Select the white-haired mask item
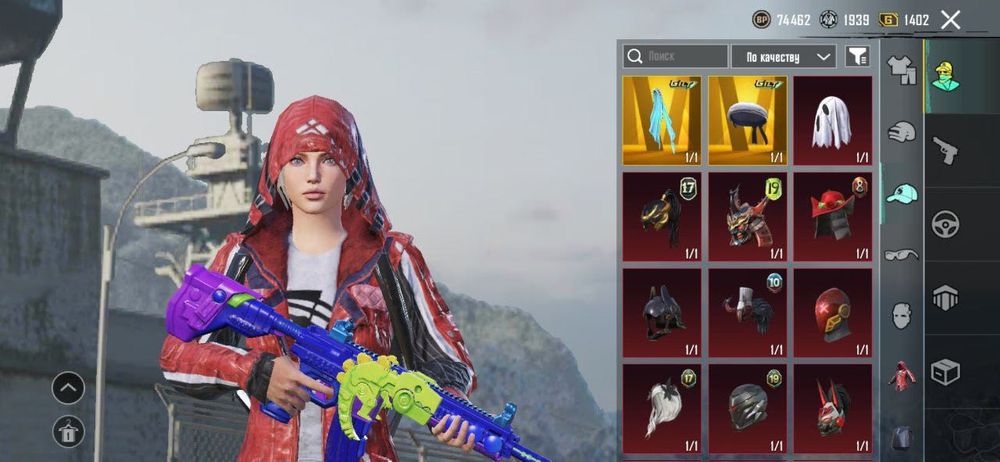 (x=661, y=405)
